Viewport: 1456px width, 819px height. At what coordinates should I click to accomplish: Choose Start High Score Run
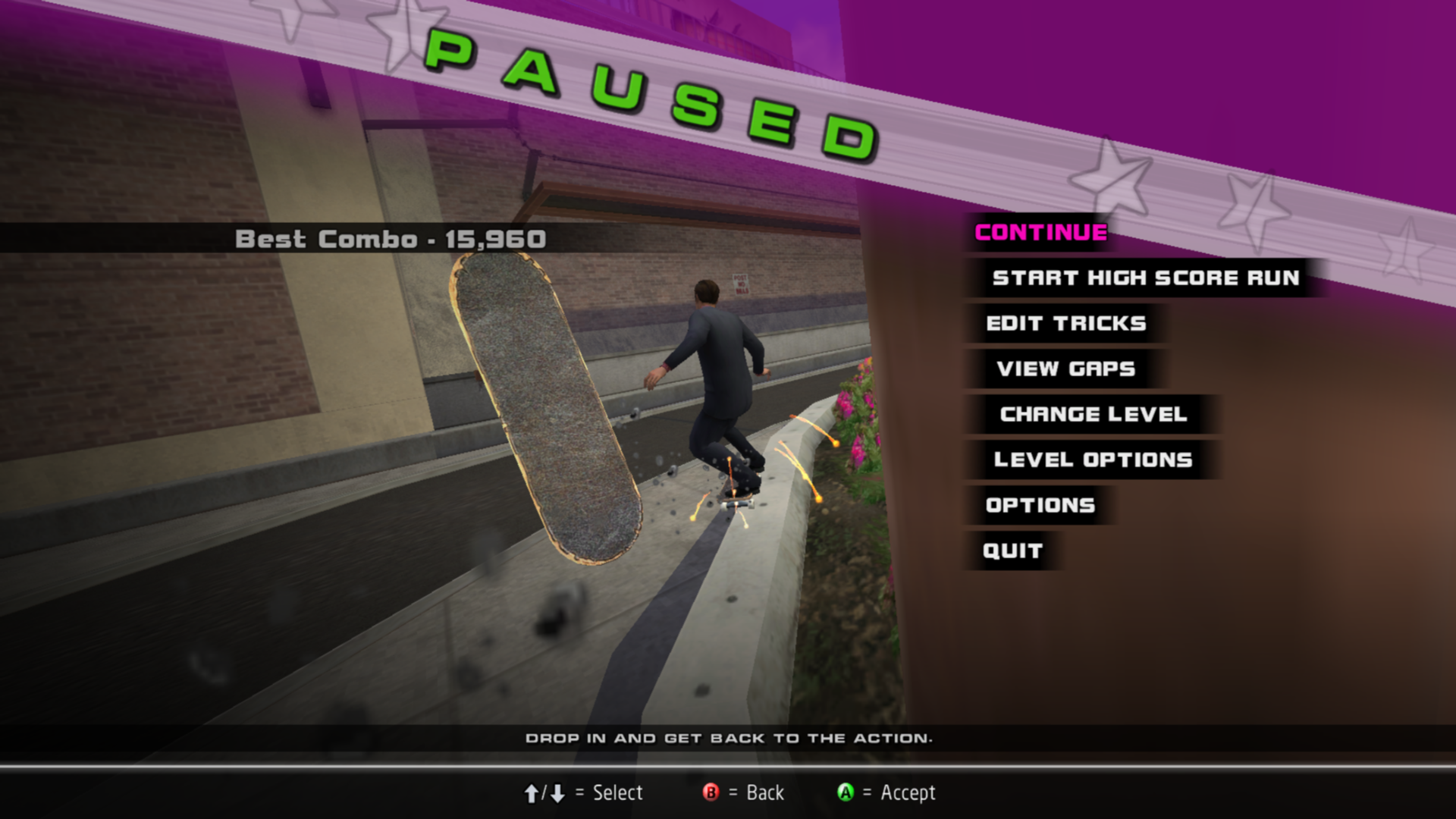pyautogui.click(x=1145, y=278)
